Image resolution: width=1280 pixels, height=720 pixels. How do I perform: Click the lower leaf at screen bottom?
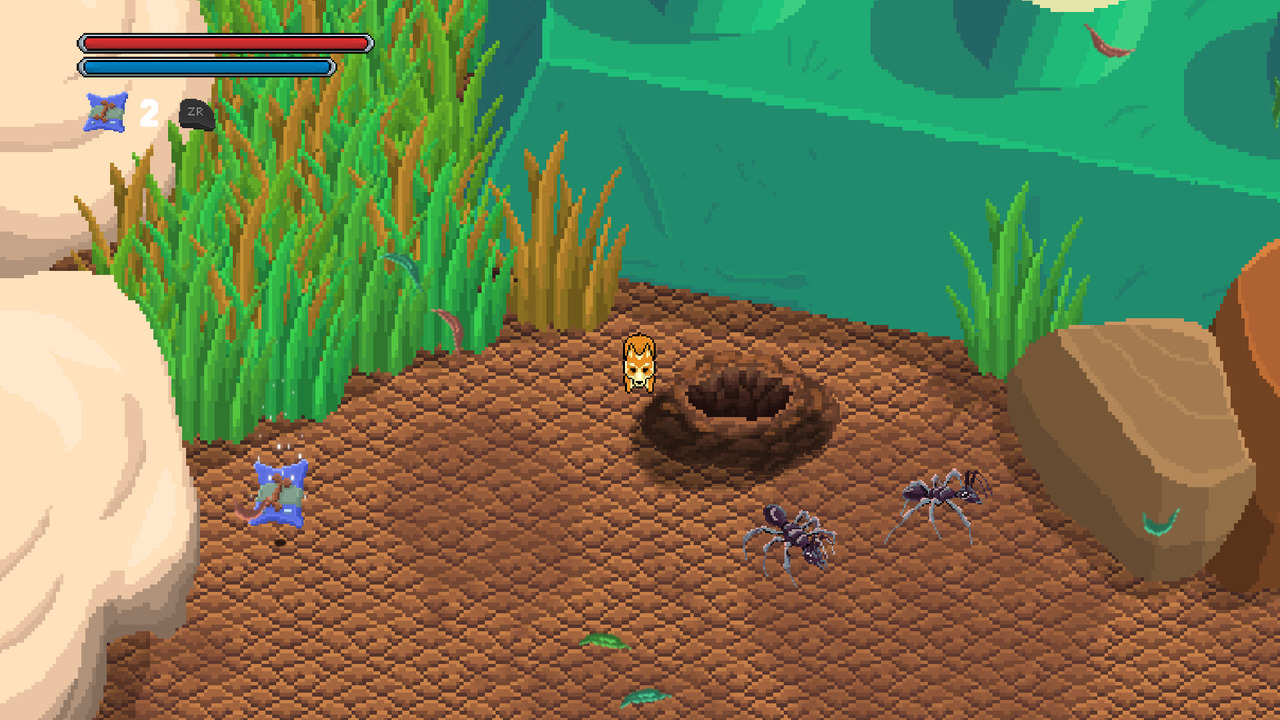pos(646,698)
